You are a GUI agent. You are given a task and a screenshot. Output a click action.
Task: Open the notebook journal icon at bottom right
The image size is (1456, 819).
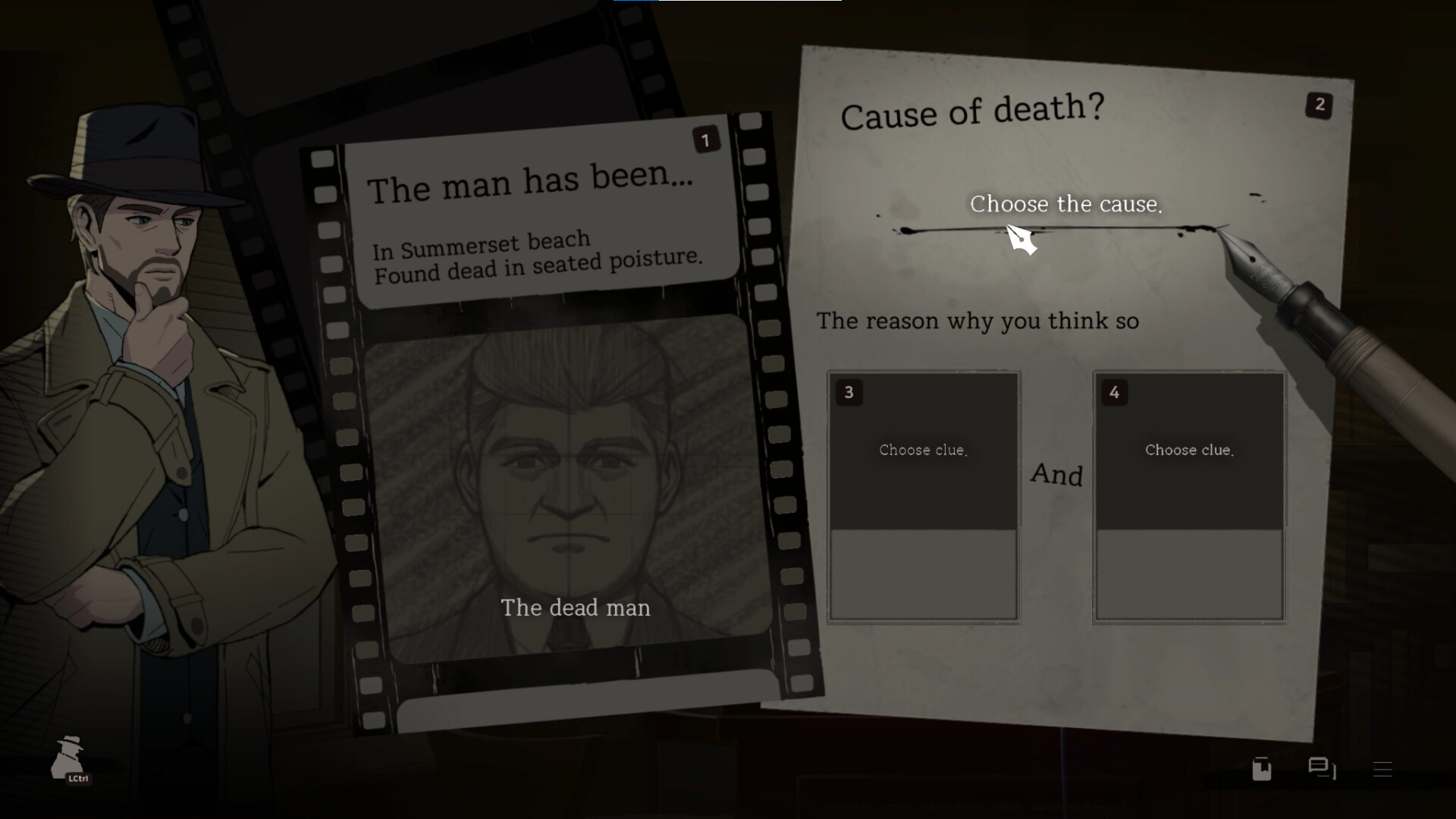(1261, 769)
